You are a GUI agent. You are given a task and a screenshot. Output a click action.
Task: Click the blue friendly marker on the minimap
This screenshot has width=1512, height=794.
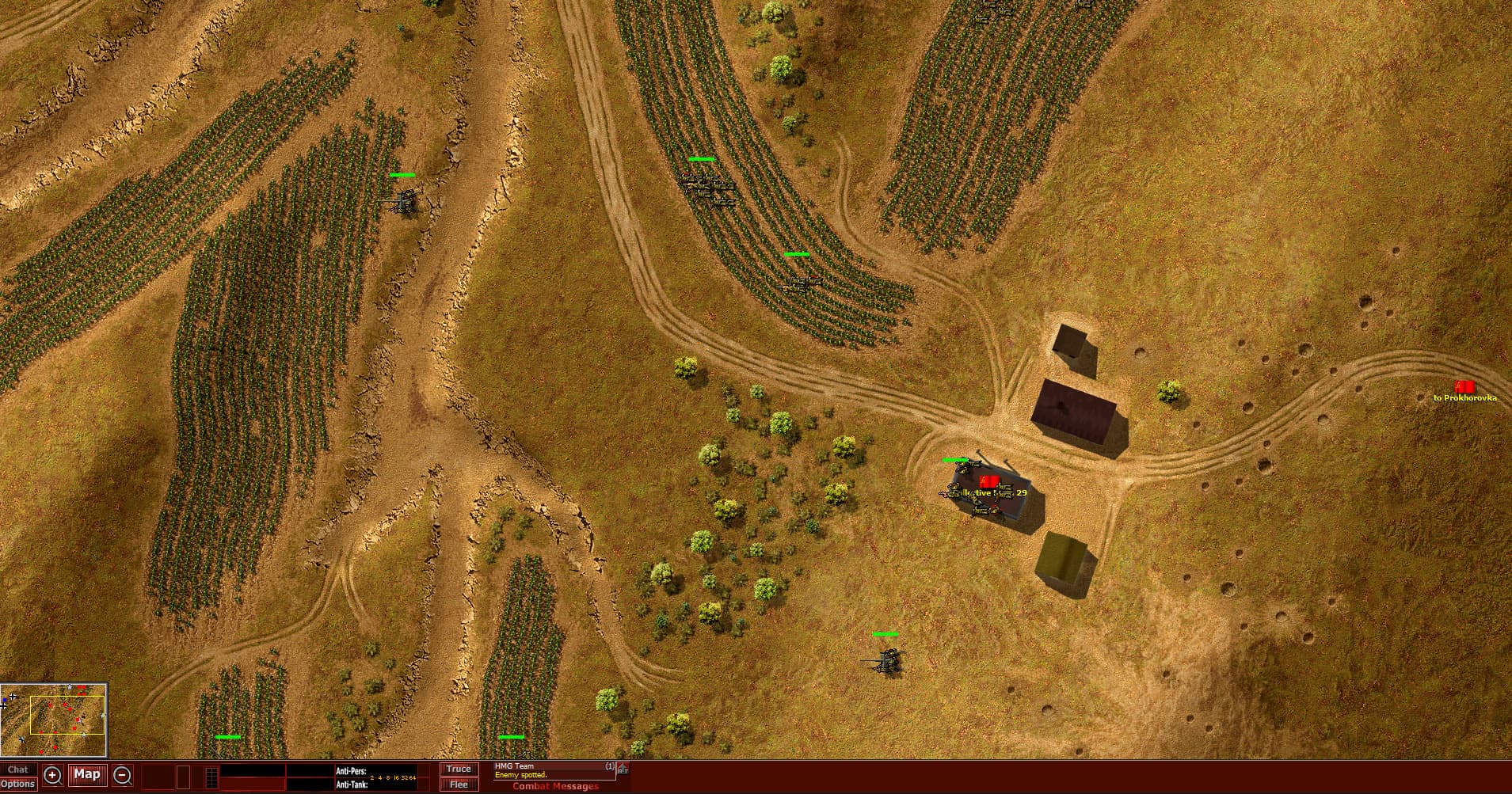point(5,700)
